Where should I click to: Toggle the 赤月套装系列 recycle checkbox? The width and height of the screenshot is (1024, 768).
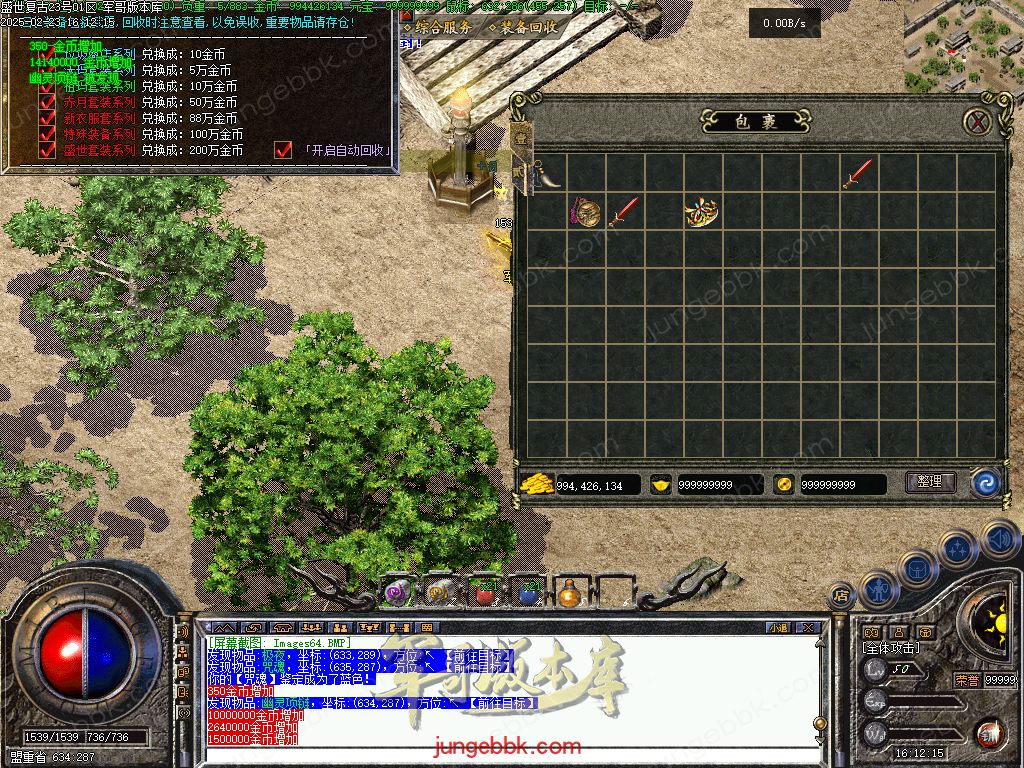pyautogui.click(x=47, y=102)
